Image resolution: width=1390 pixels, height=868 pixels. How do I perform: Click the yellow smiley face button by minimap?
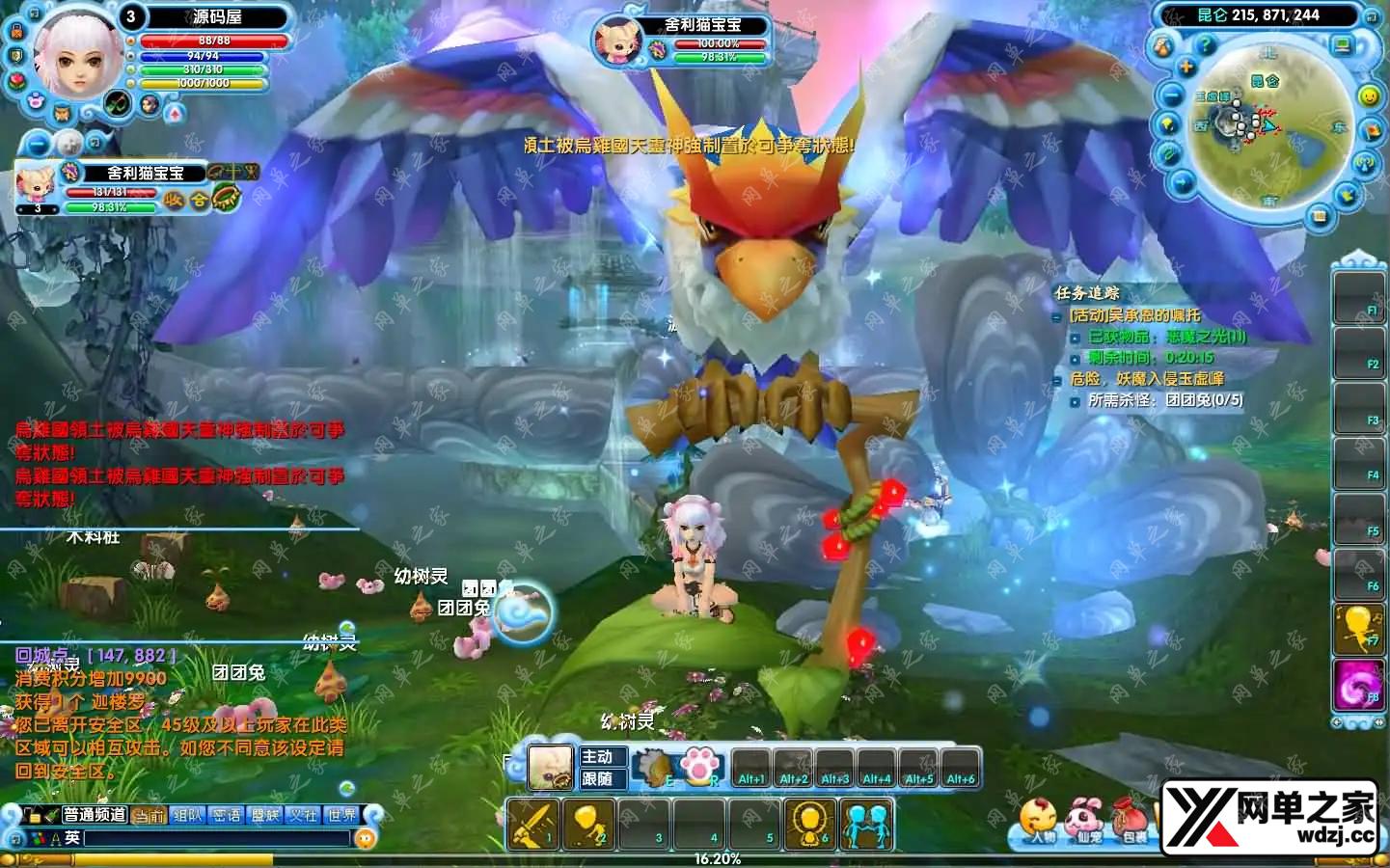pos(1369,96)
